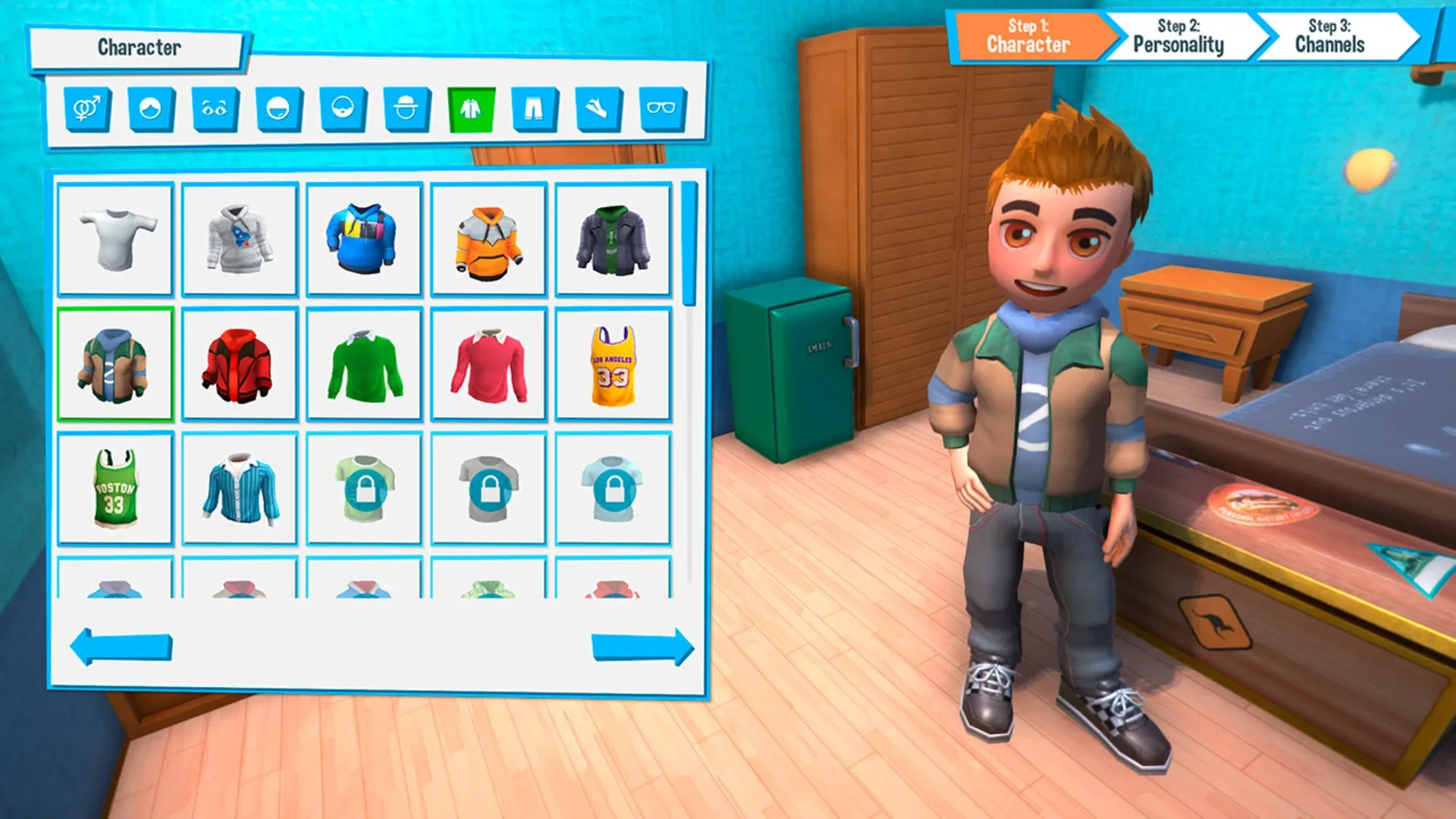The width and height of the screenshot is (1456, 819).
Task: Select the green Boston 33 tank top
Action: click(x=115, y=489)
